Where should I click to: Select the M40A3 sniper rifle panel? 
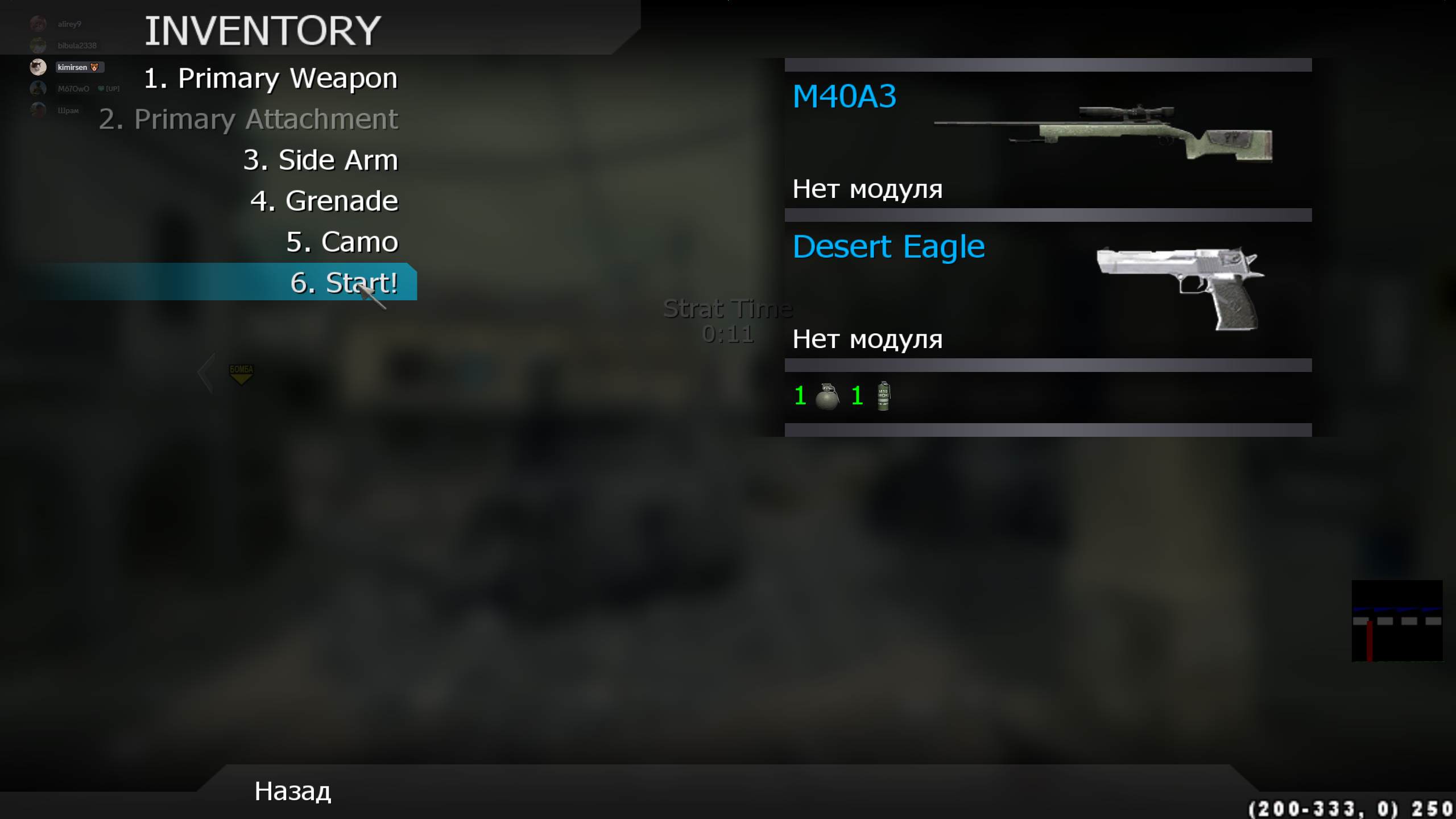[x=1048, y=139]
